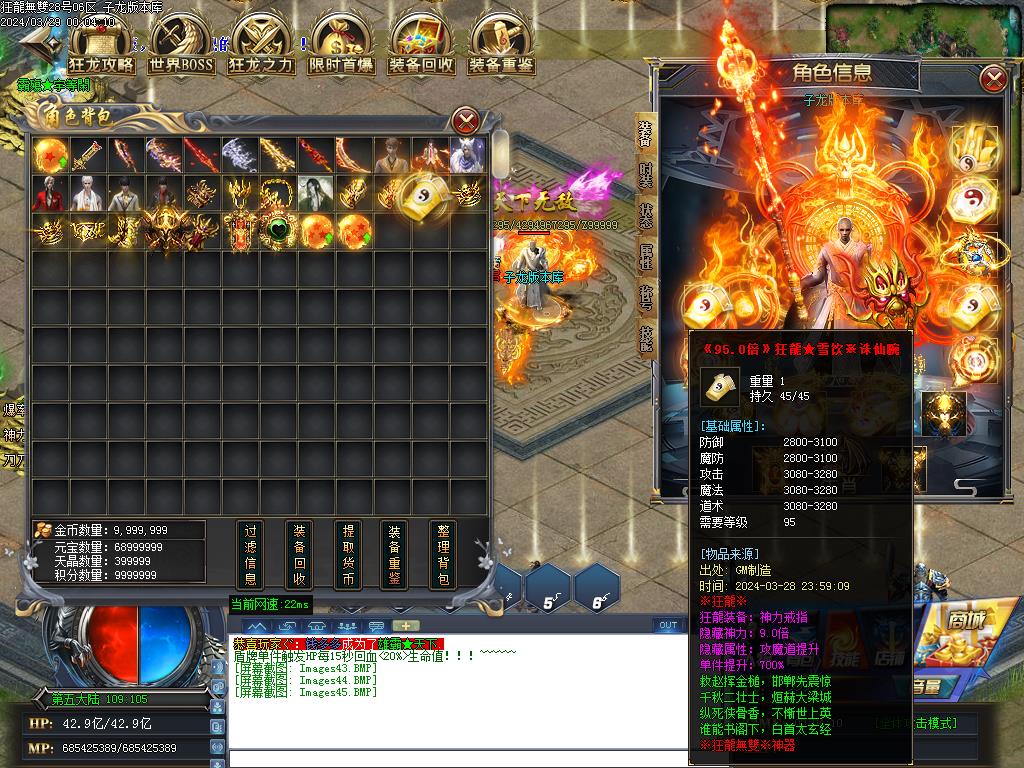Image resolution: width=1024 pixels, height=768 pixels.
Task: Select the silver-white dragon sword in the bag
Action: pyautogui.click(x=239, y=155)
